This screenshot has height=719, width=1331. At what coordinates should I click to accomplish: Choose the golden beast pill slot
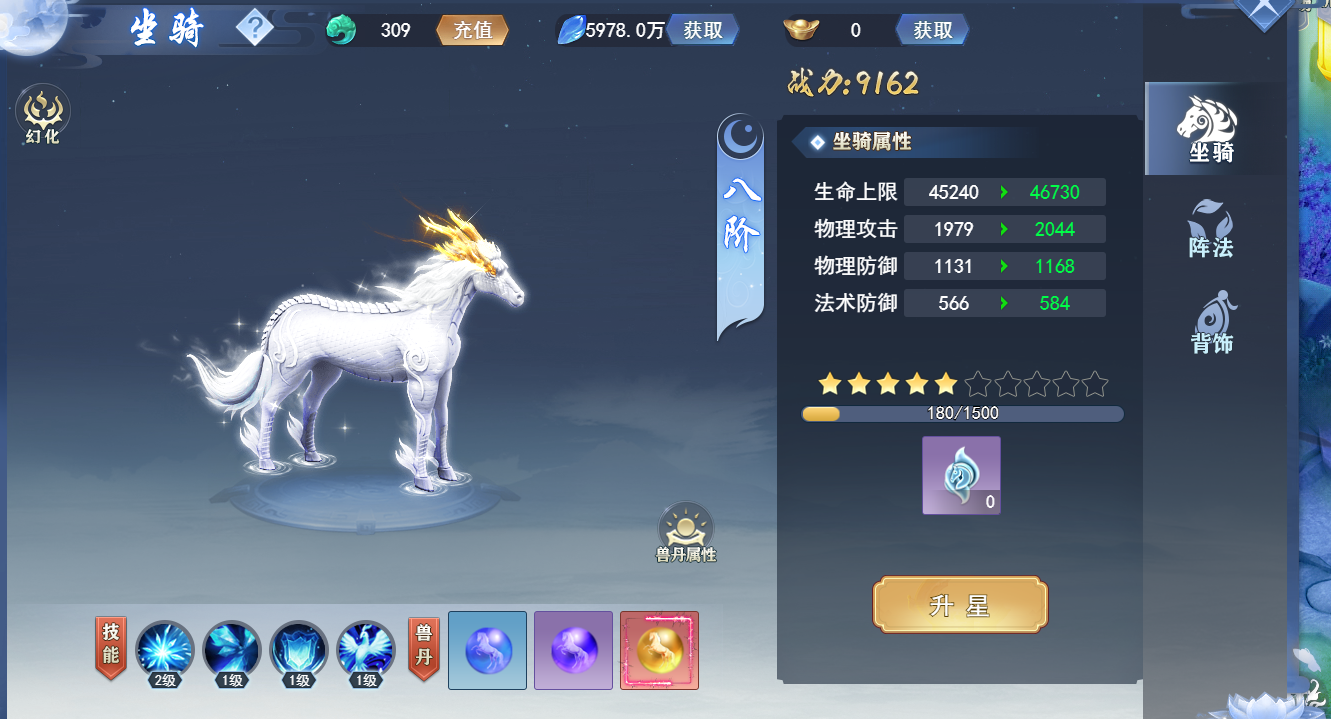click(659, 650)
